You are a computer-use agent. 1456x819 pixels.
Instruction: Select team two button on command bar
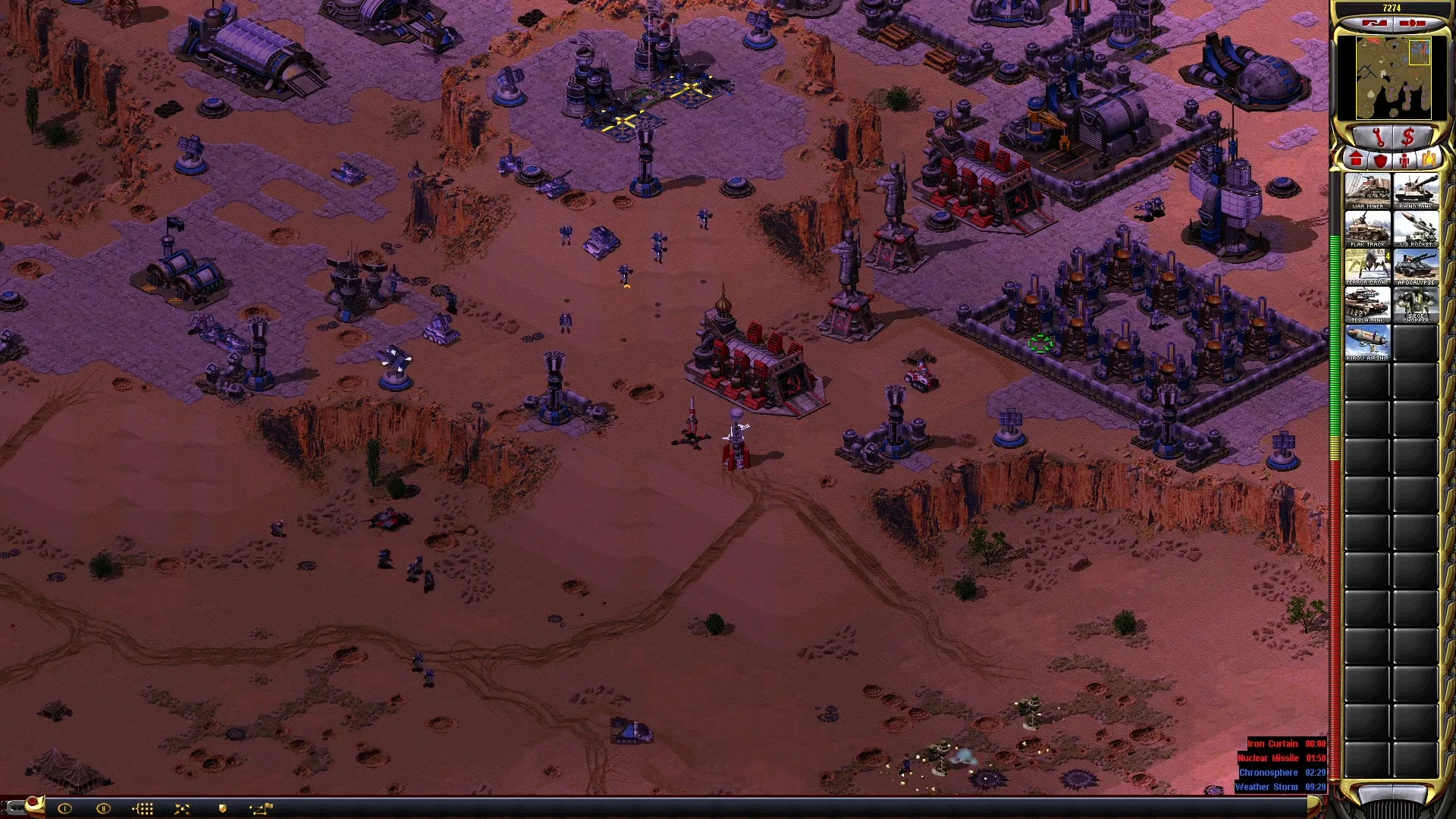coord(103,808)
